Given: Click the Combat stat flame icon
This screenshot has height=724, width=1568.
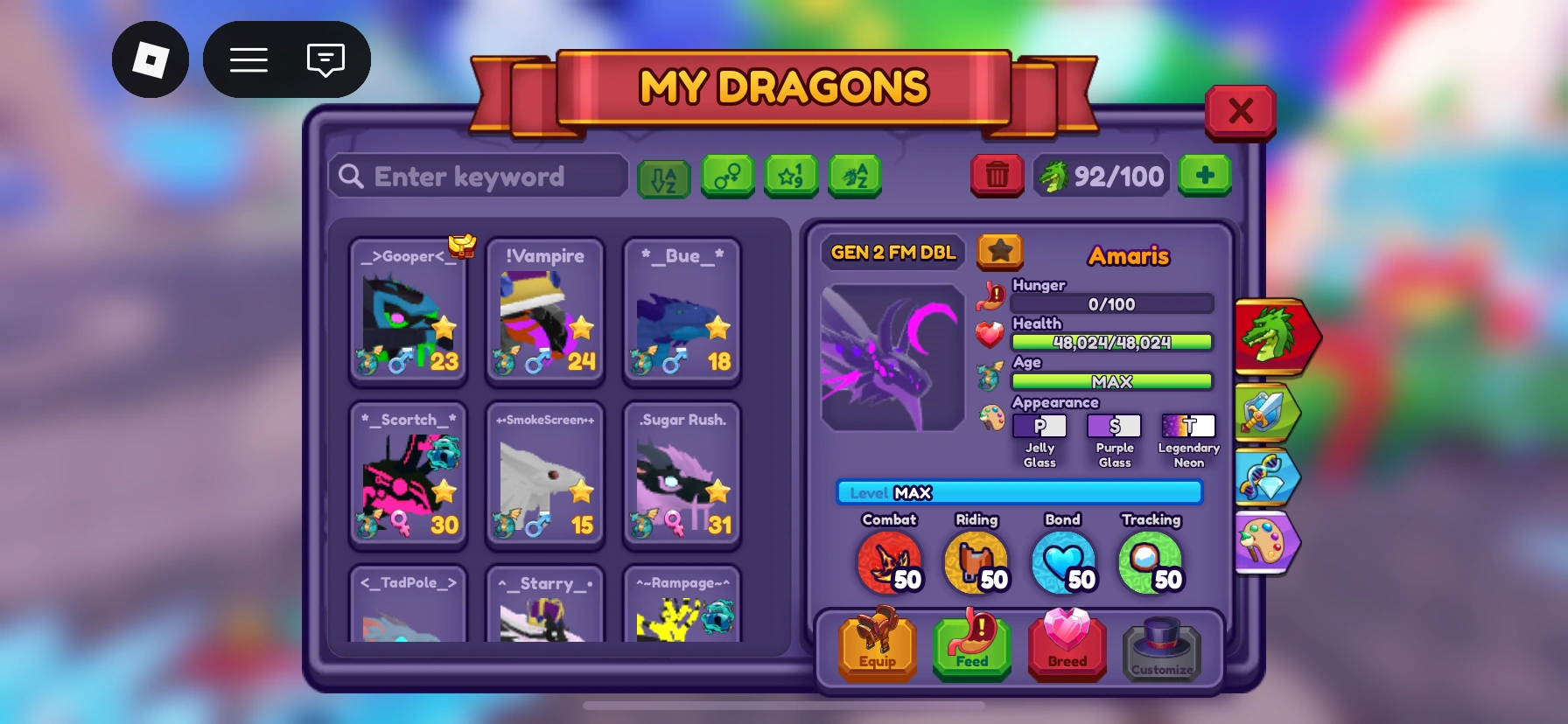Looking at the screenshot, I should pos(890,560).
